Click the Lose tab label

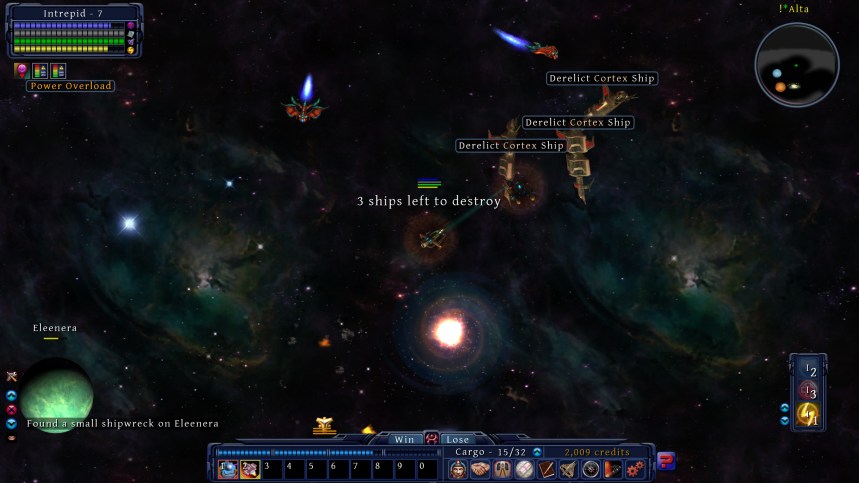[x=457, y=439]
